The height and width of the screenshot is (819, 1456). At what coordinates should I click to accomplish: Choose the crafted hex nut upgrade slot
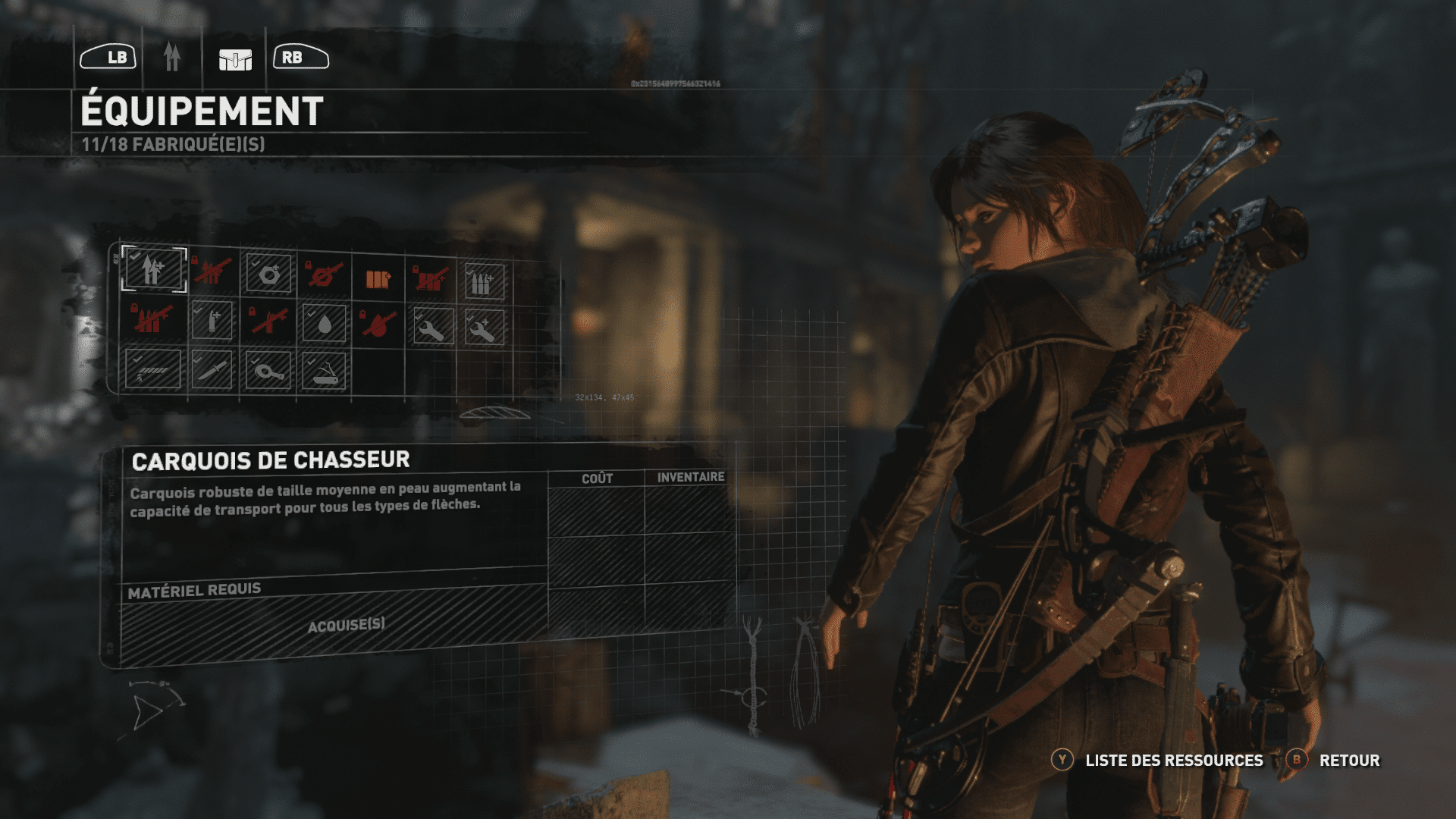268,274
